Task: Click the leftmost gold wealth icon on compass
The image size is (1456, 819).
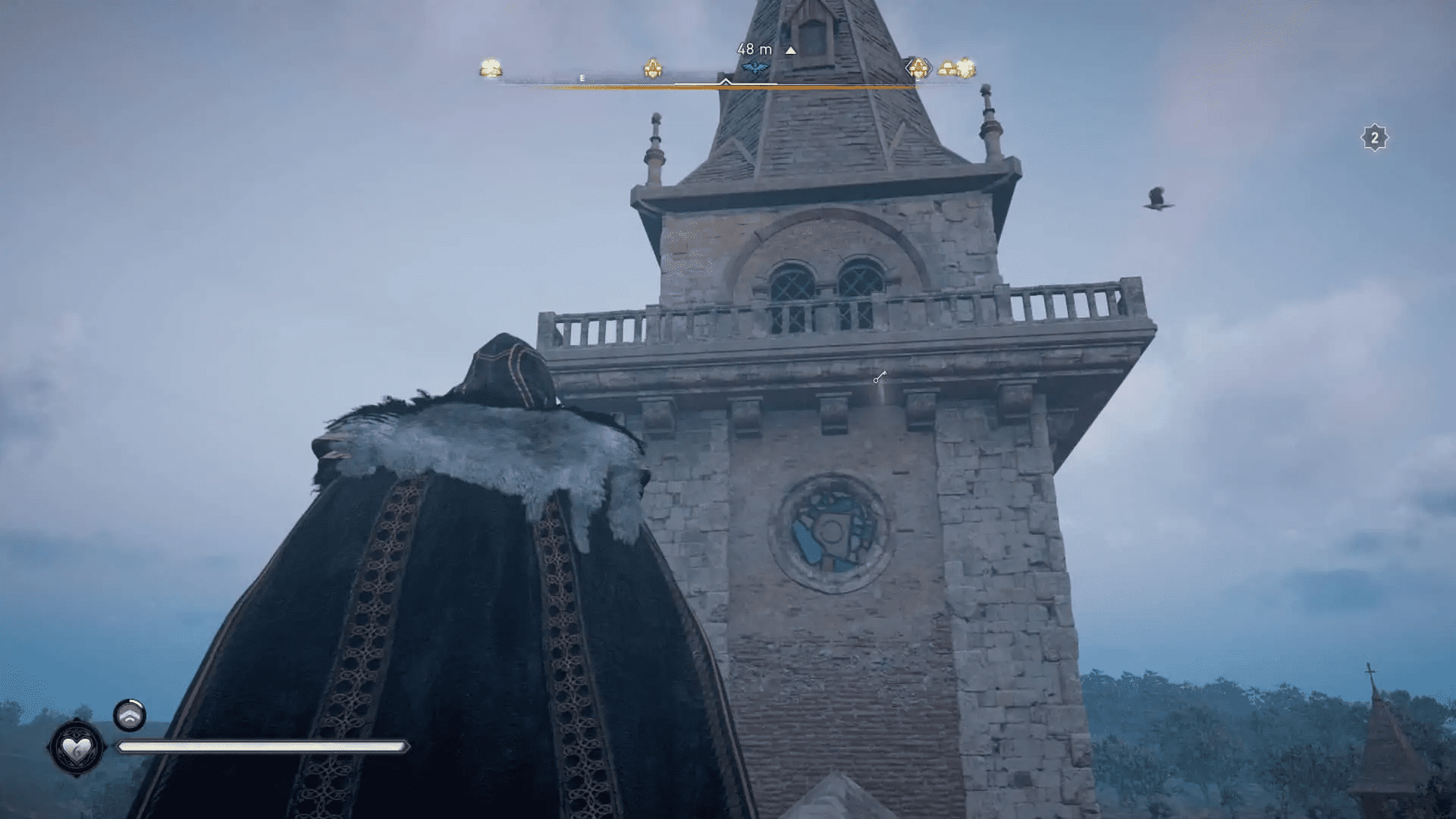Action: [489, 68]
